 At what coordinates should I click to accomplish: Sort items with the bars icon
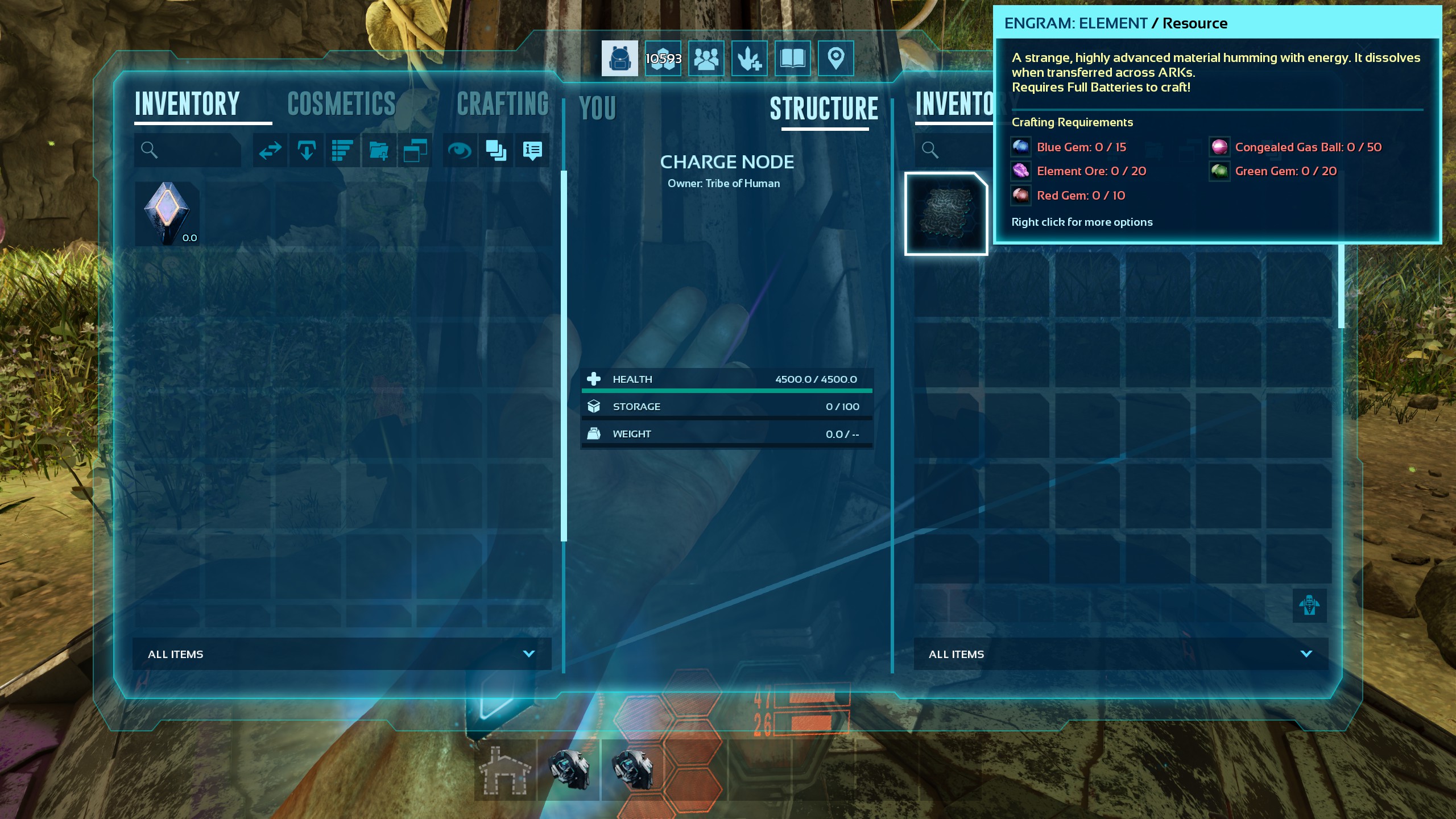[342, 150]
